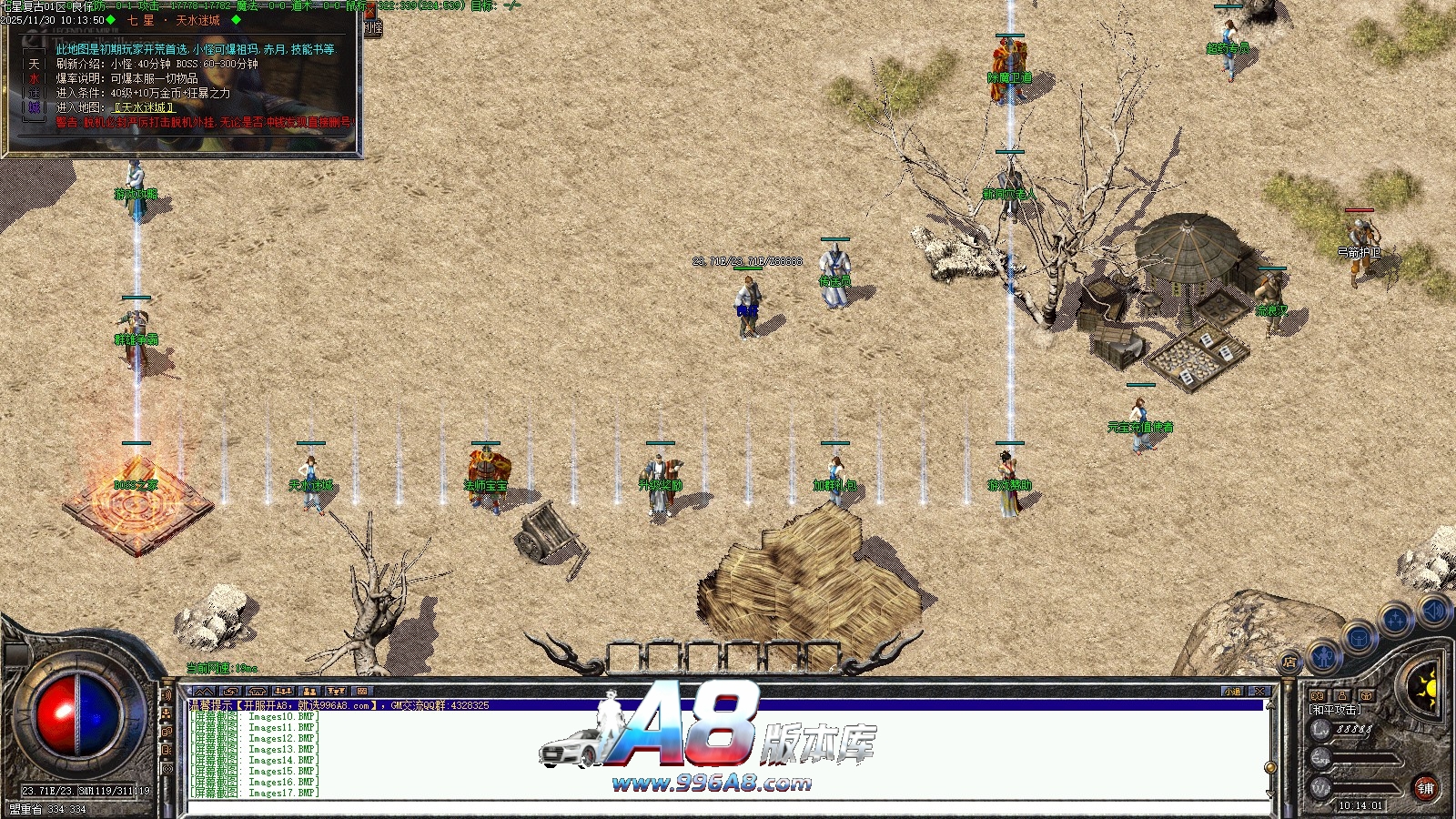Toggle the 和平攻击 attack mode
This screenshot has width=1456, height=819.
pyautogui.click(x=1335, y=710)
